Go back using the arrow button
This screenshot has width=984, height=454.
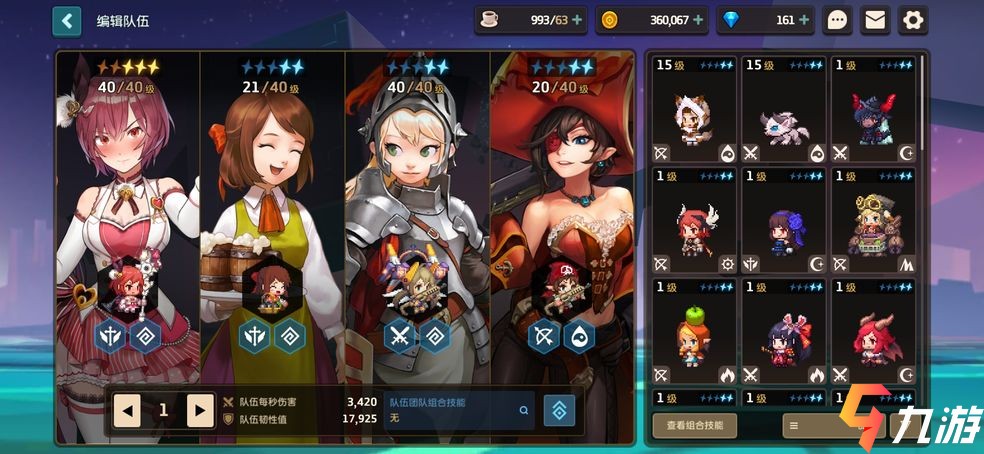tap(67, 20)
